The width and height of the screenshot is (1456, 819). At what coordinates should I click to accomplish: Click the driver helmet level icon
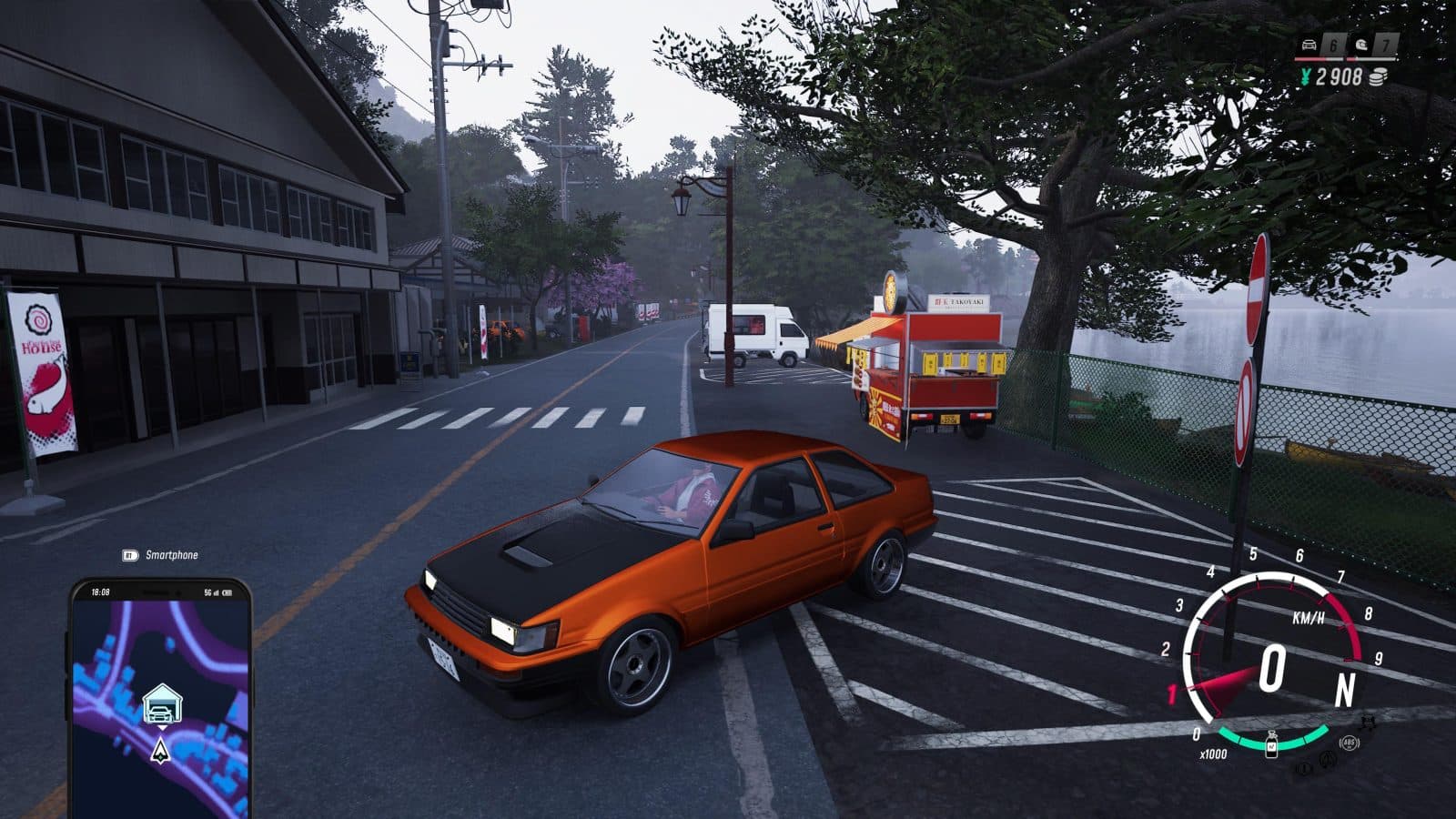(1362, 45)
